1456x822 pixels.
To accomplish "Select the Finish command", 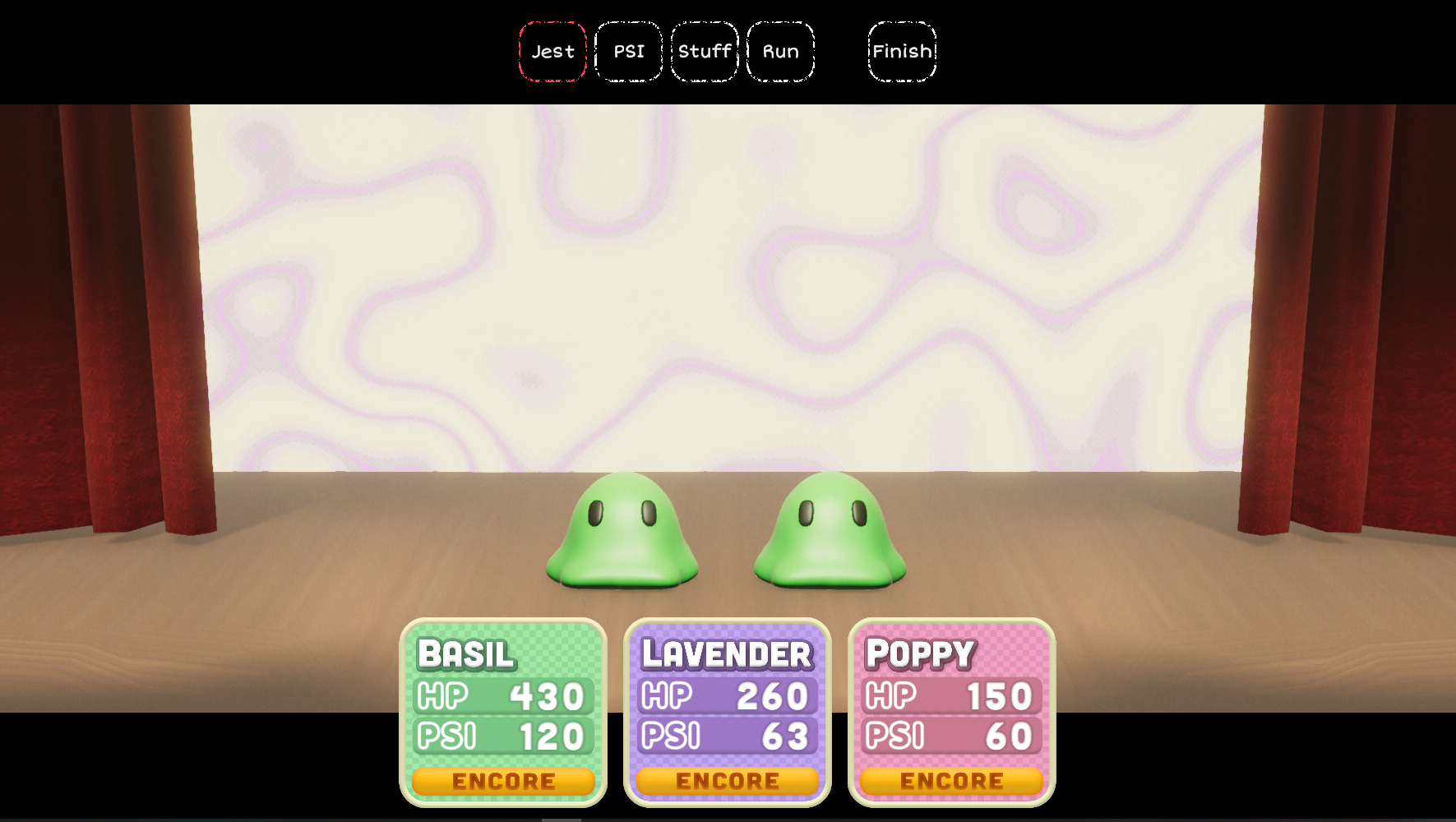I will pos(902,51).
